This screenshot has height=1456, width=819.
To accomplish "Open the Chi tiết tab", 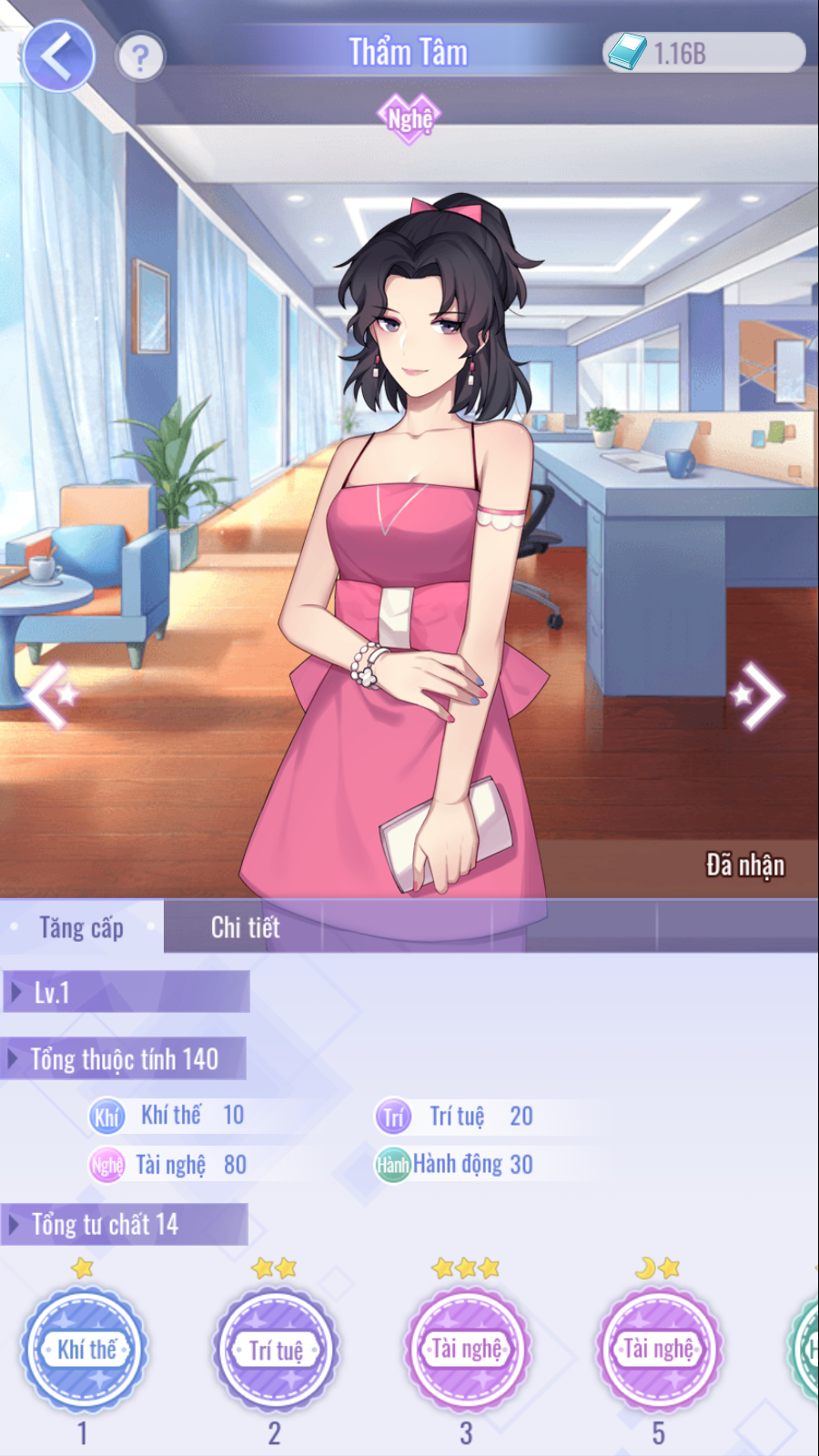I will pyautogui.click(x=245, y=927).
